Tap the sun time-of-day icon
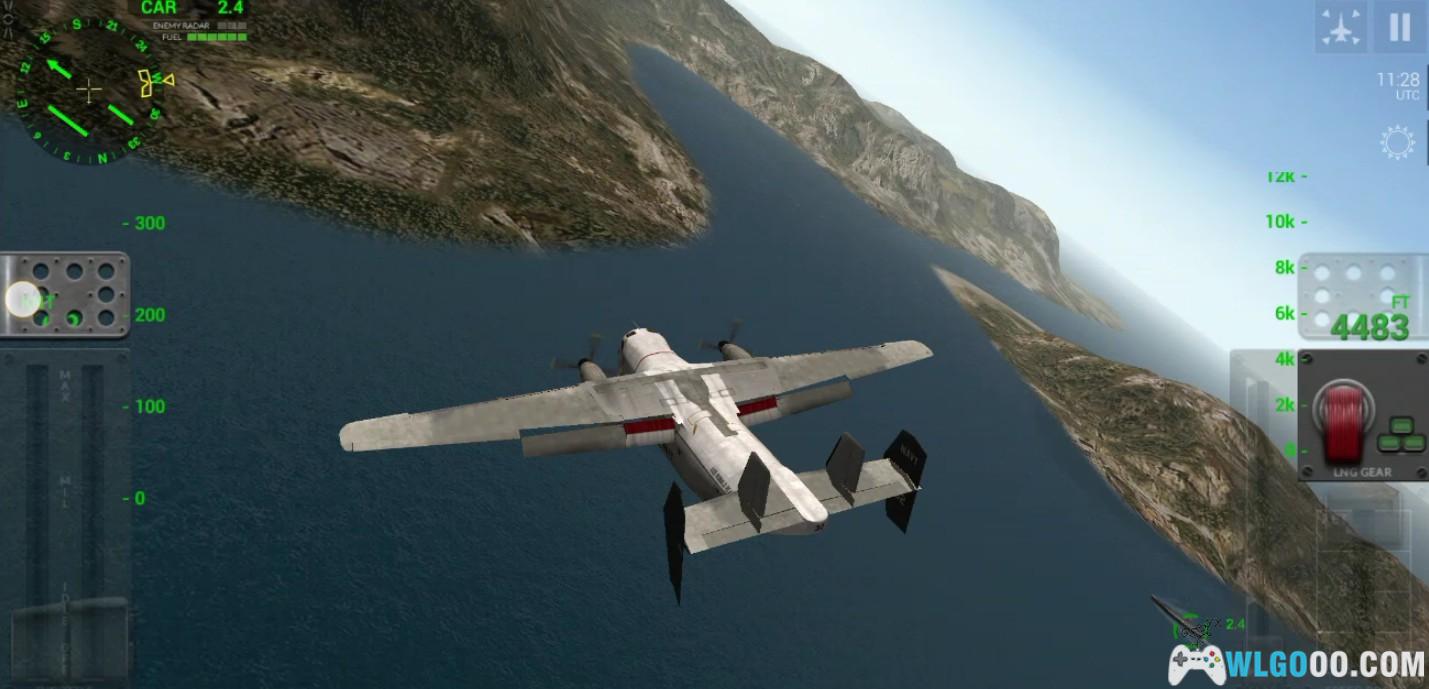The height and width of the screenshot is (689, 1429). (1397, 143)
